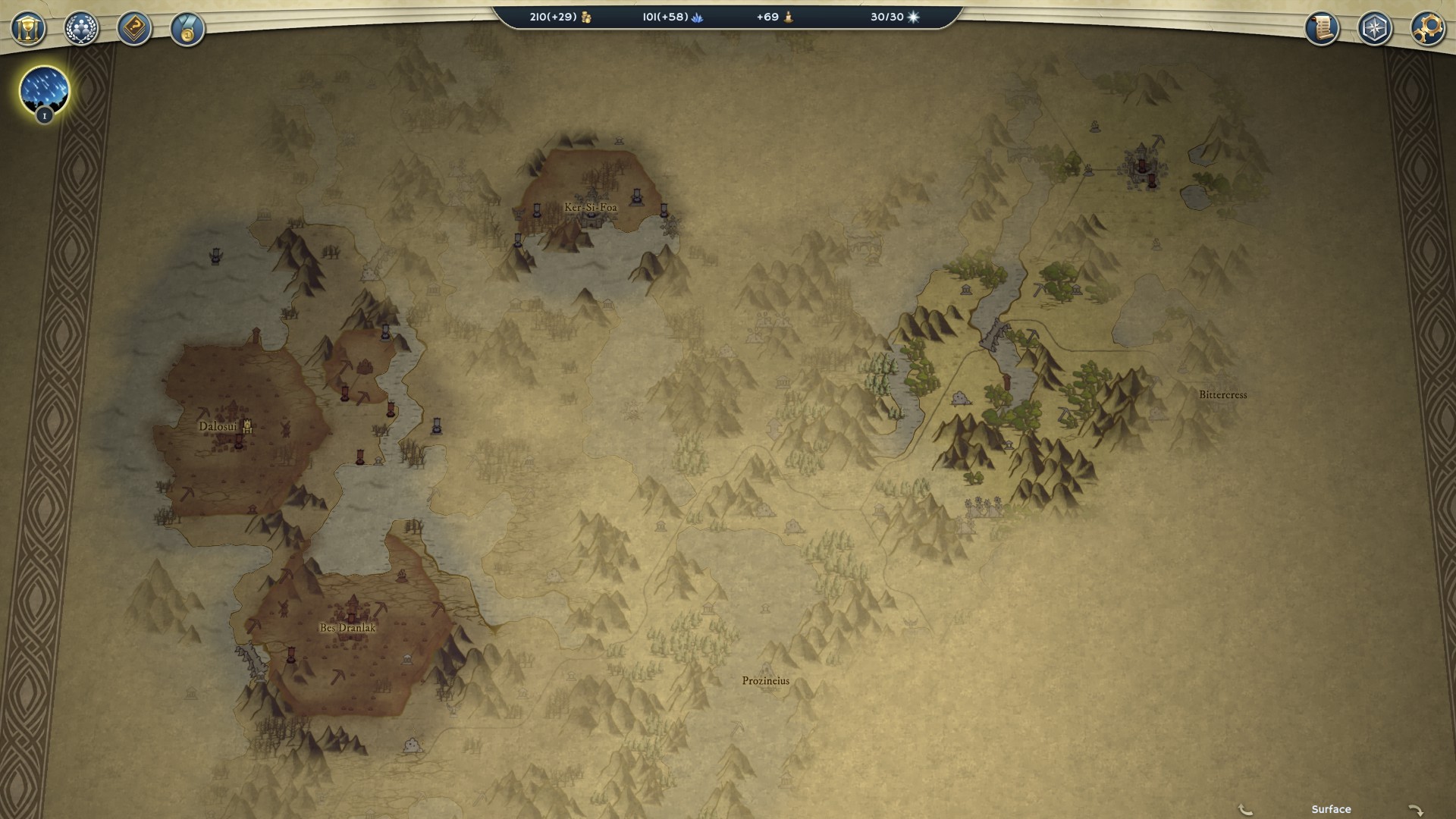Viewport: 1456px width, 819px height.
Task: Open the question mark tome icon
Action: pyautogui.click(x=134, y=29)
